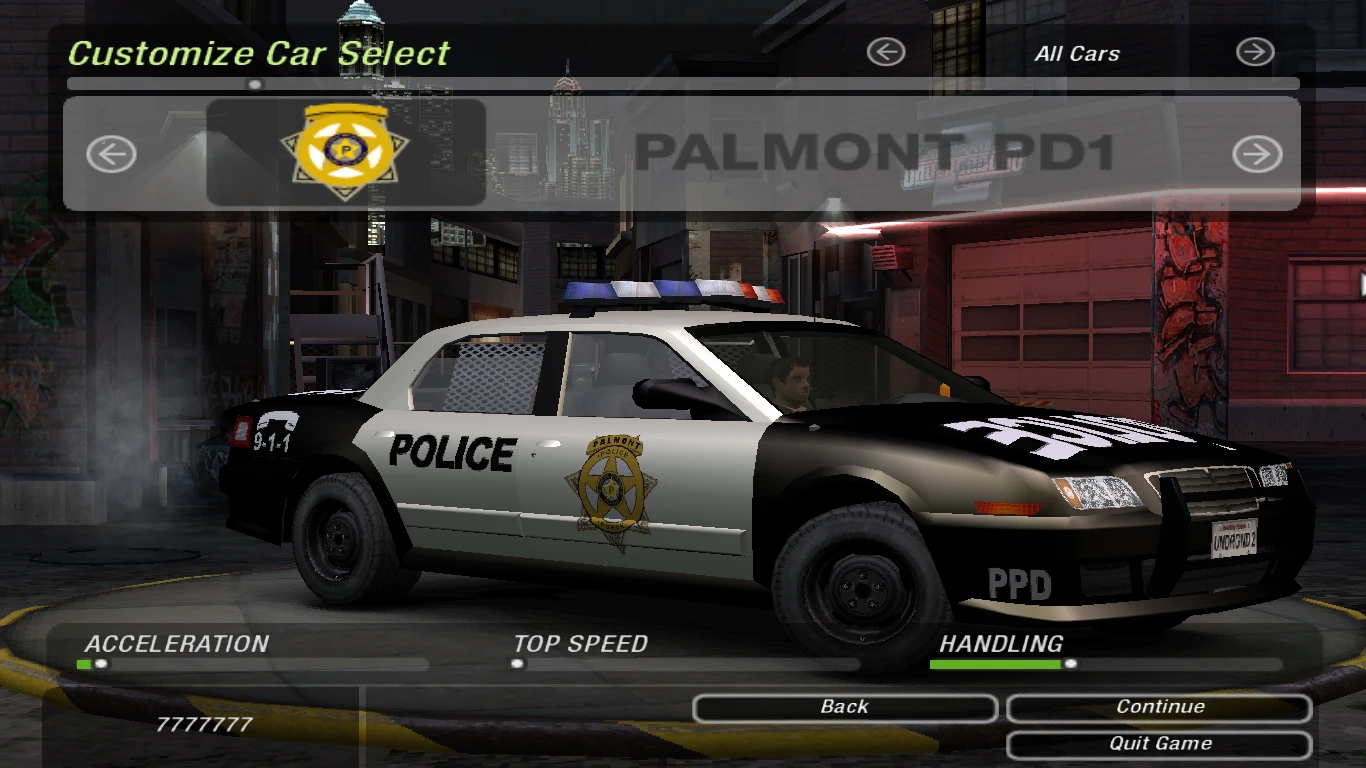Click the Palmont PD police badge icon
This screenshot has width=1366, height=768.
[344, 150]
